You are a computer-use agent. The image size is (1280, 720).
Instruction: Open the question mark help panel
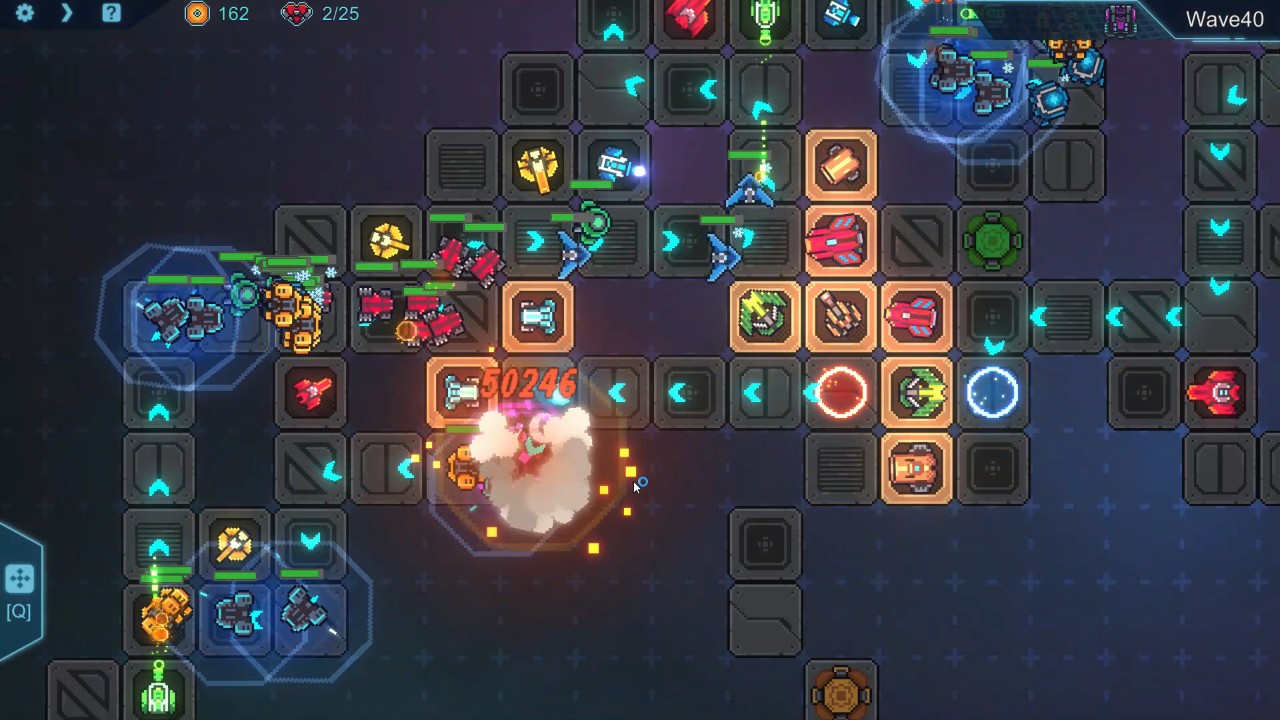pos(111,13)
